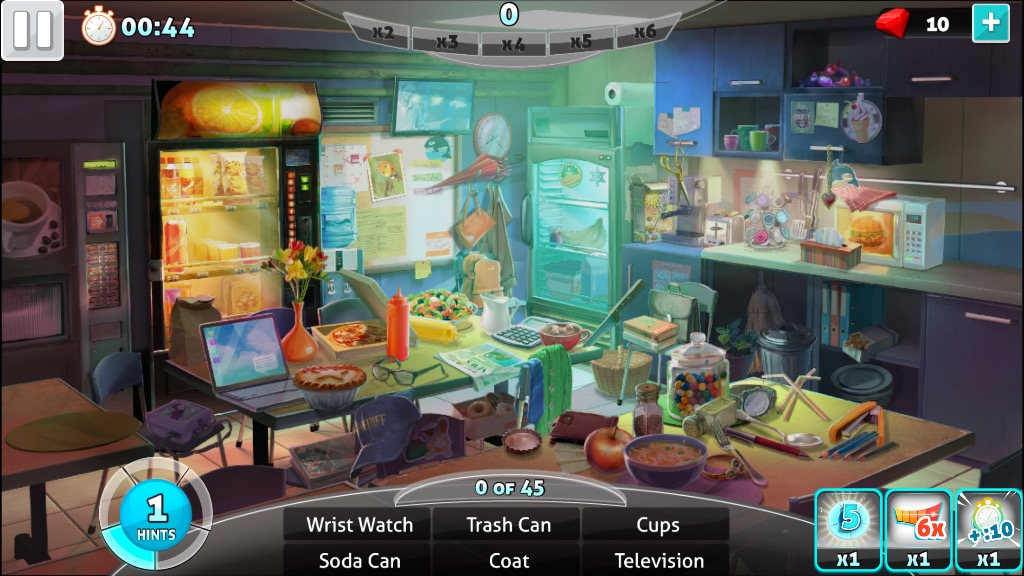Add more red gems with plus button
Image resolution: width=1024 pixels, height=576 pixels.
(990, 24)
